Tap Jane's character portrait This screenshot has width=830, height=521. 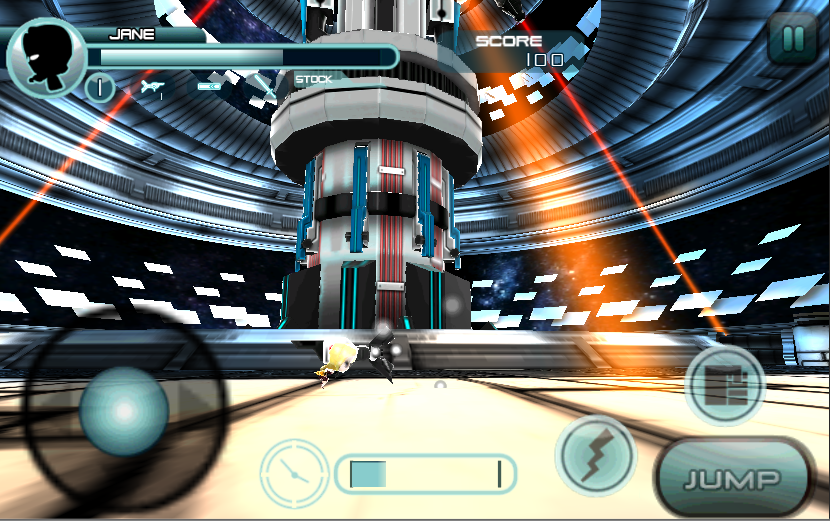(x=45, y=60)
